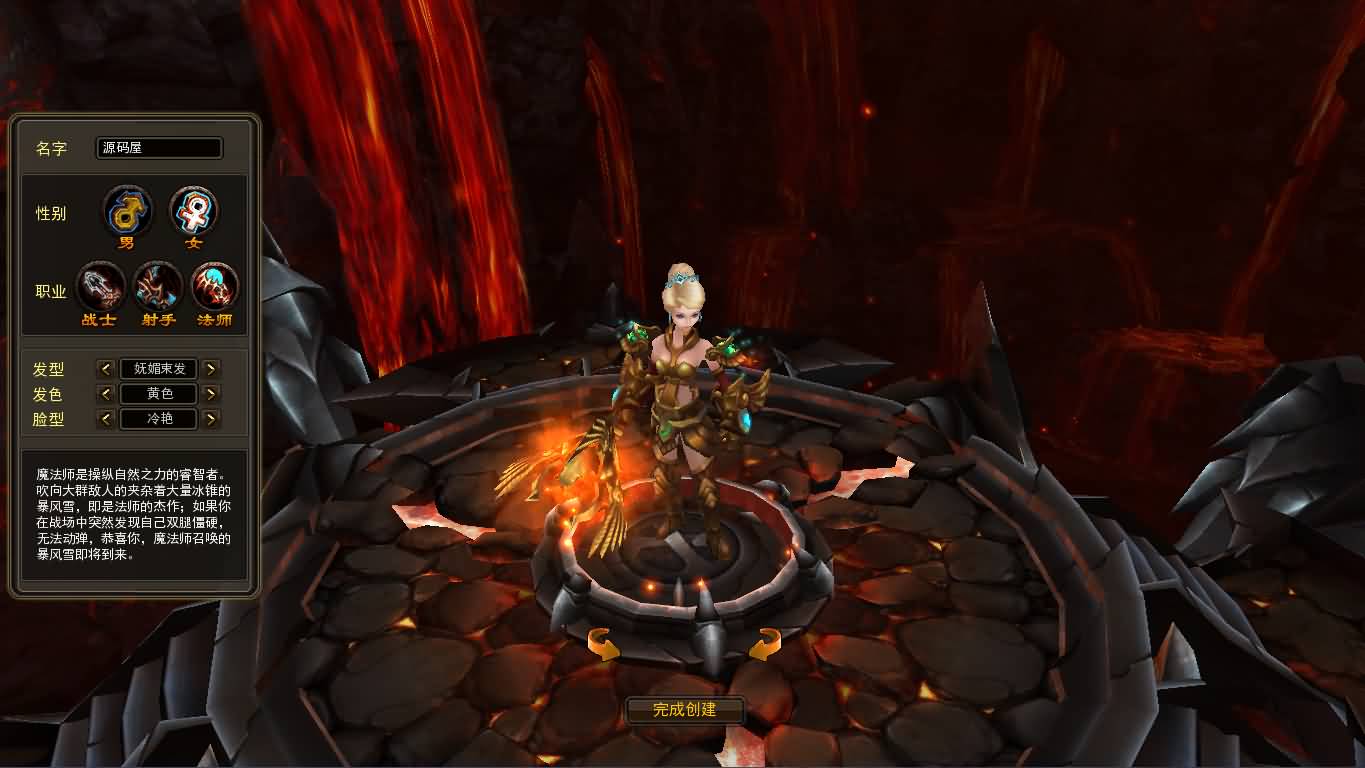The width and height of the screenshot is (1365, 768).
Task: Click the 黄色 hair color value box
Action: point(158,393)
